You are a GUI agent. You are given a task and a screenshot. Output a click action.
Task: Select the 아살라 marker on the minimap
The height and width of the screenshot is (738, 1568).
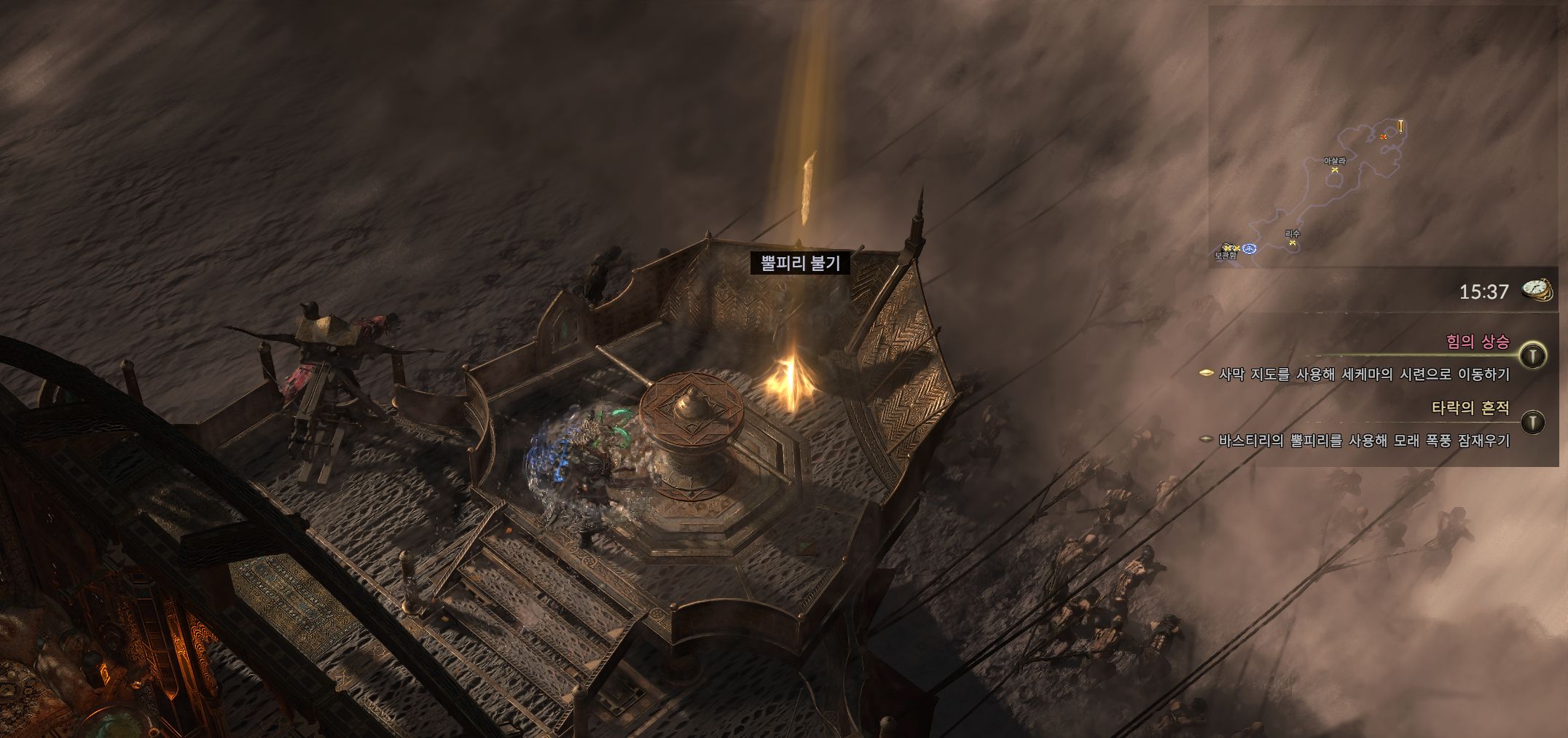click(x=1335, y=169)
